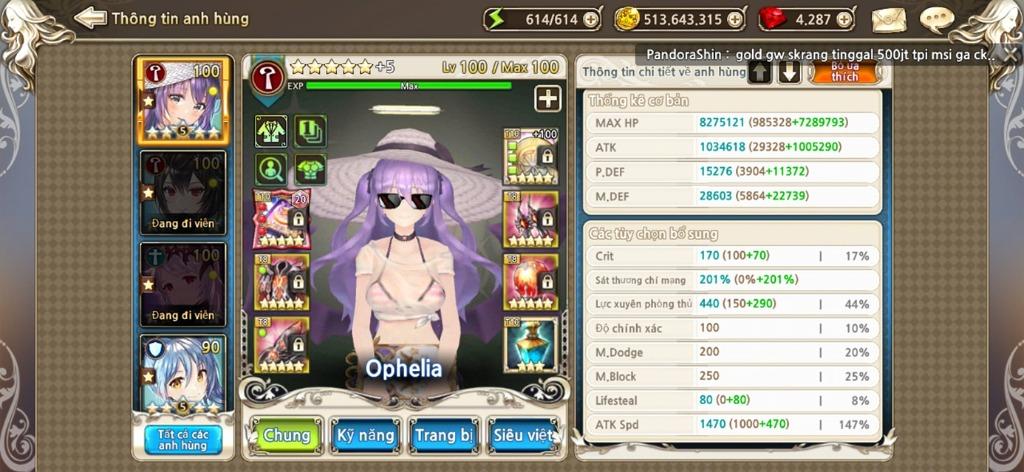Open the Trang bị tab
Viewport: 1024px width, 472px height.
click(444, 436)
